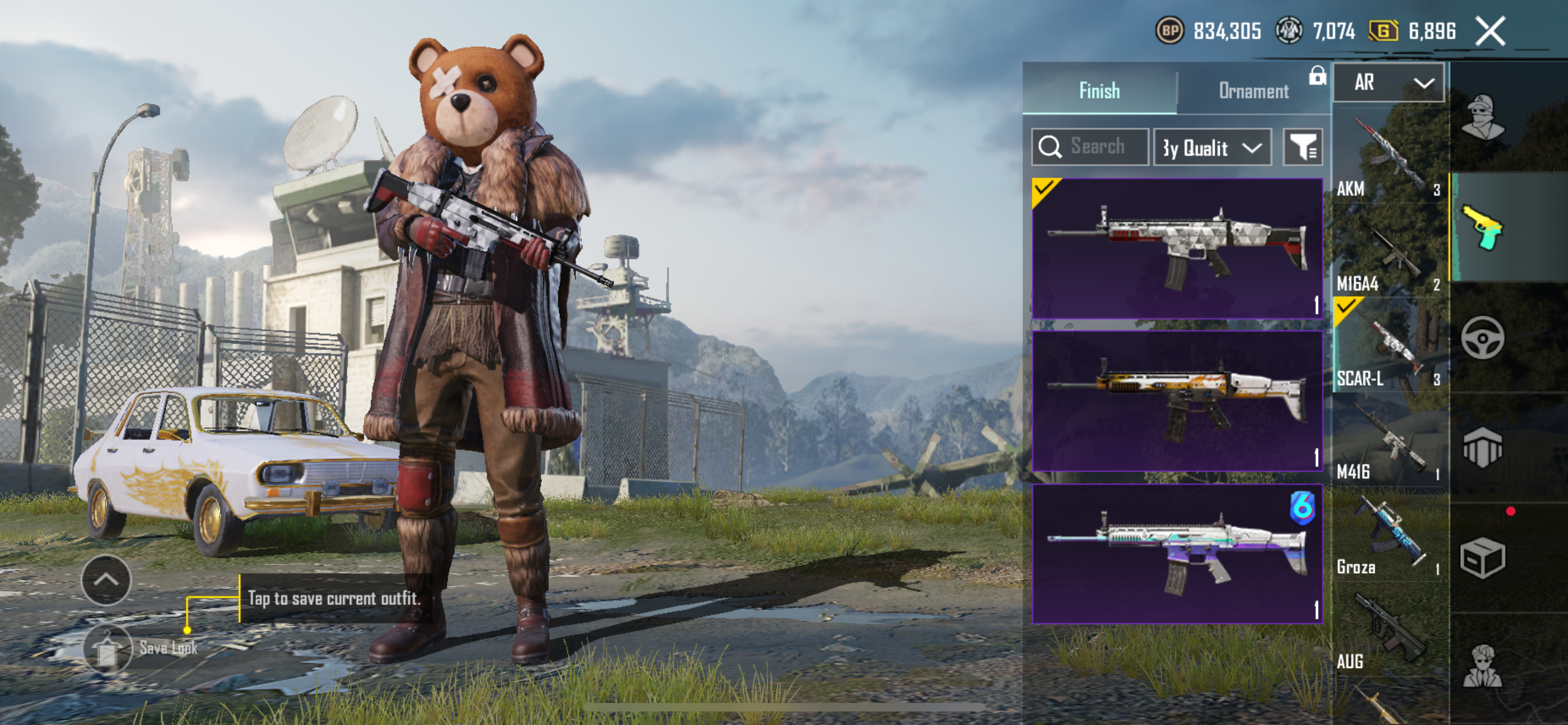The height and width of the screenshot is (725, 1568).
Task: Select the white and red SCAR-L finish
Action: pos(1177,248)
